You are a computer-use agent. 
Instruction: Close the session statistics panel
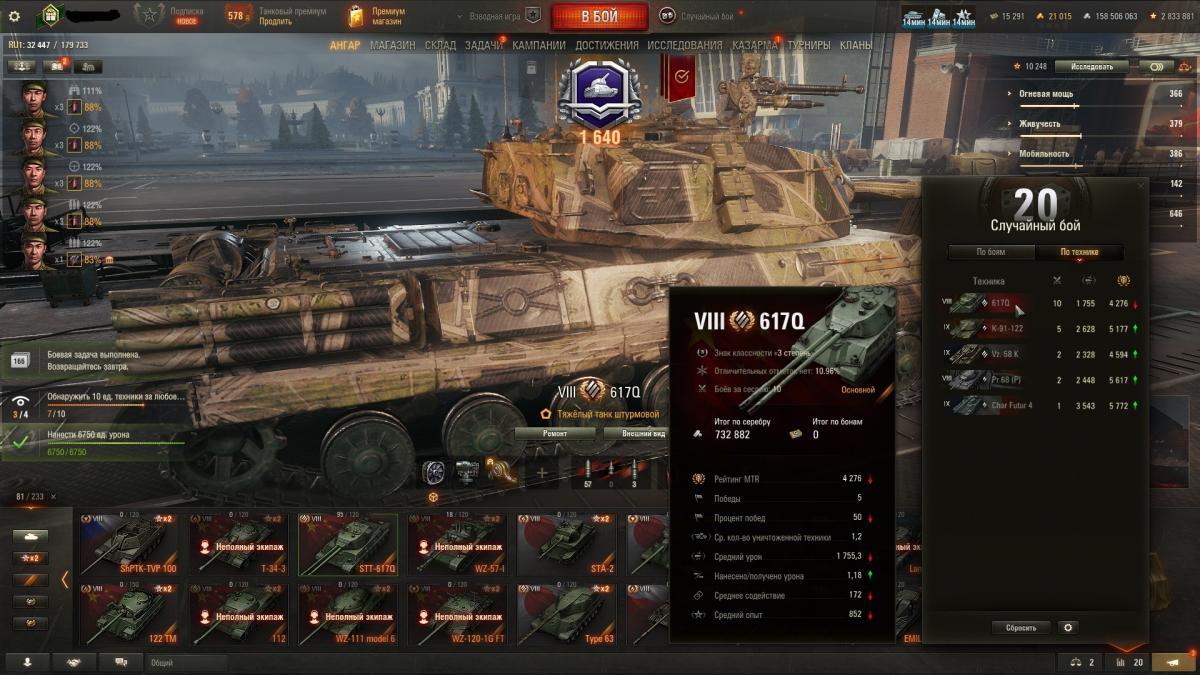1141,185
